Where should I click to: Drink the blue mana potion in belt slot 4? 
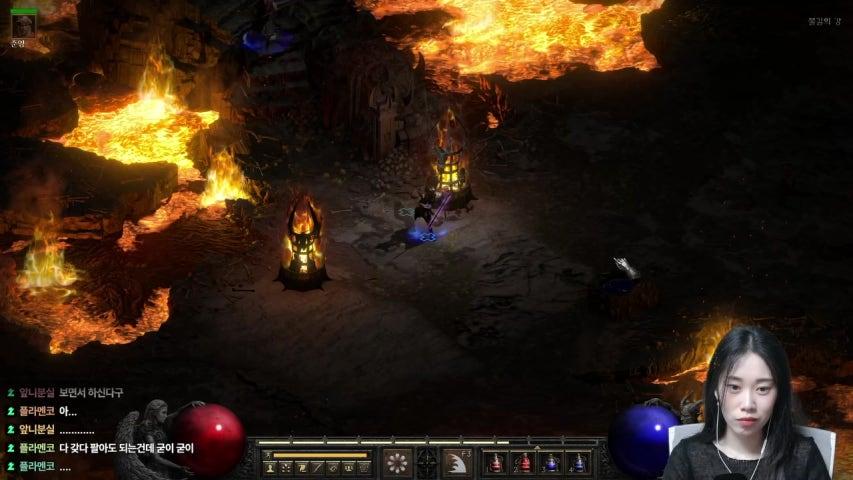[x=578, y=463]
